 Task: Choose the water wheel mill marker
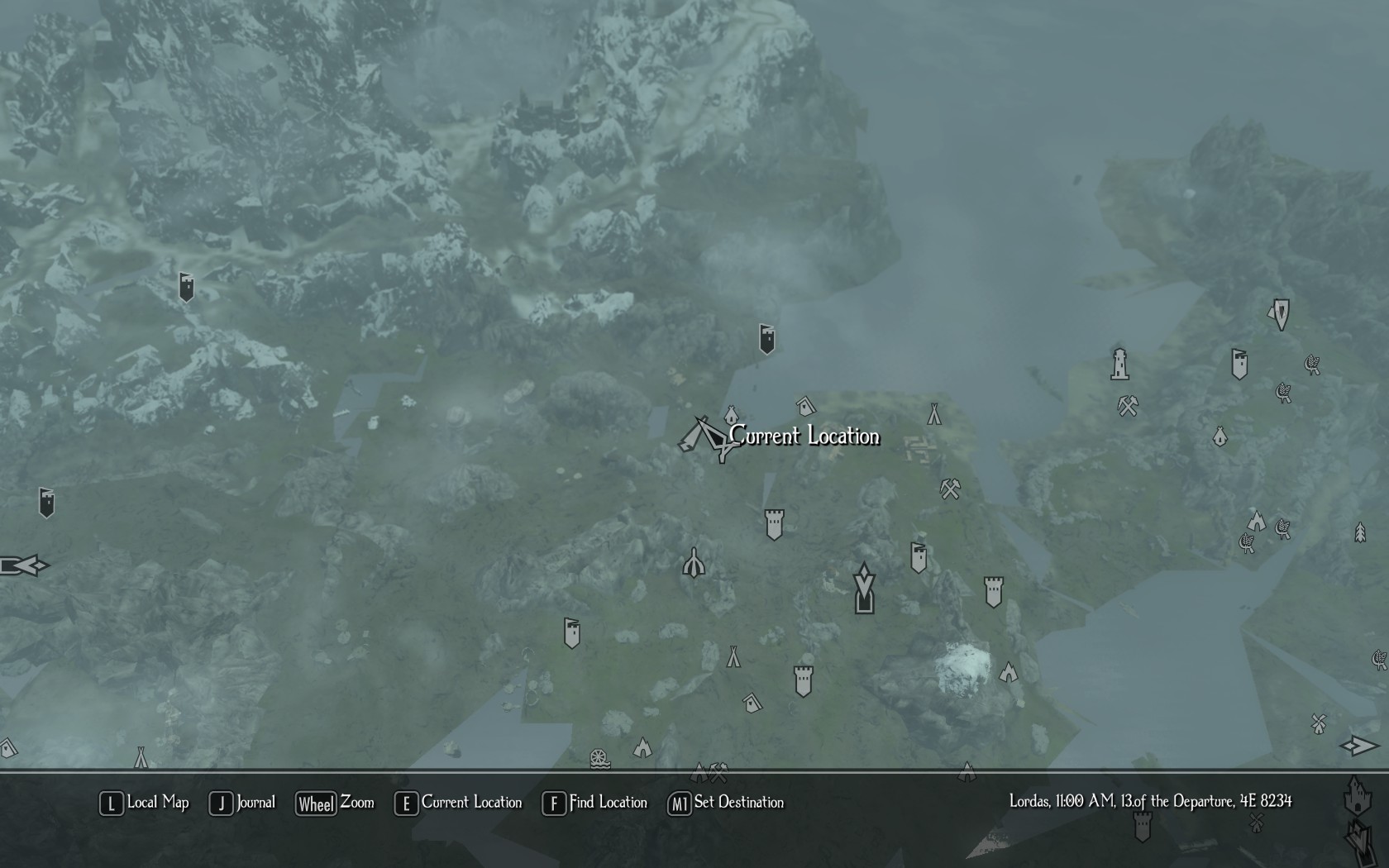click(x=599, y=758)
